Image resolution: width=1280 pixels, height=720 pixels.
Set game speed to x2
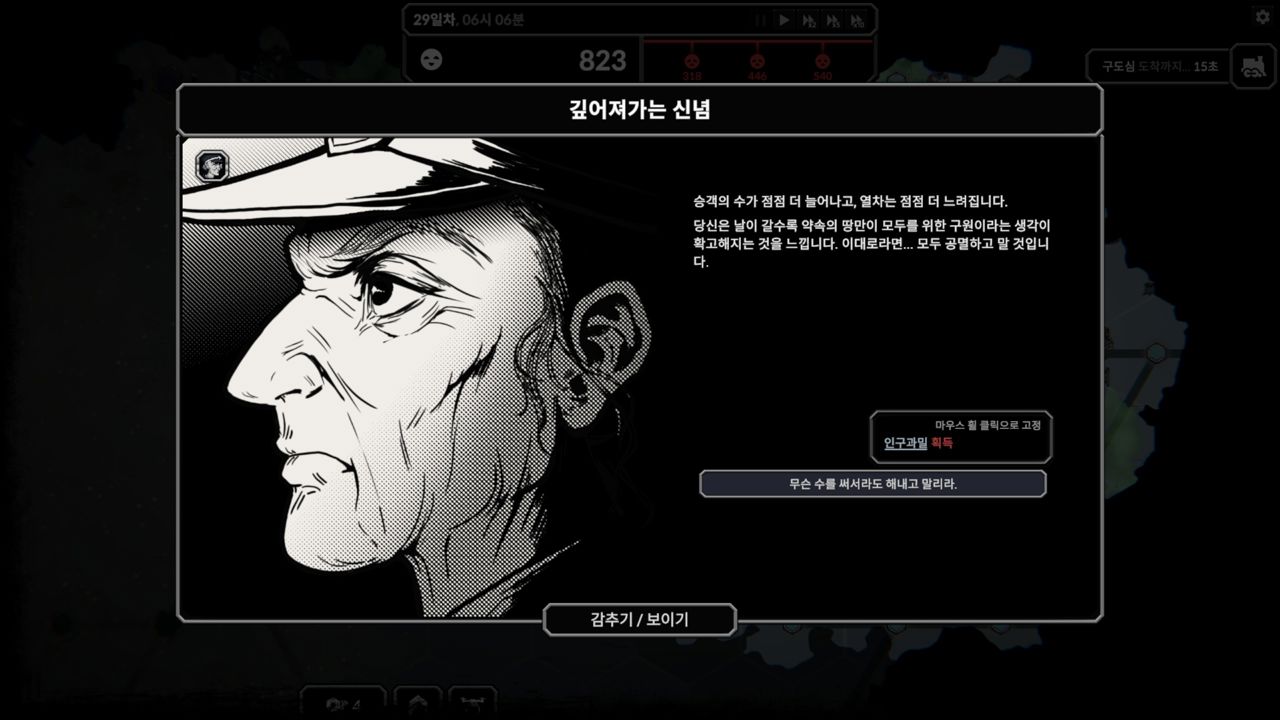[808, 20]
